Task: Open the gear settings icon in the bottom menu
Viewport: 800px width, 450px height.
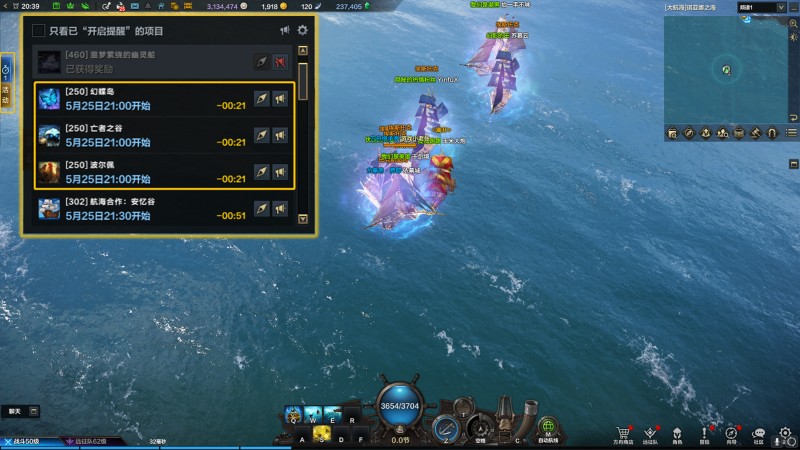Action: 785,433
